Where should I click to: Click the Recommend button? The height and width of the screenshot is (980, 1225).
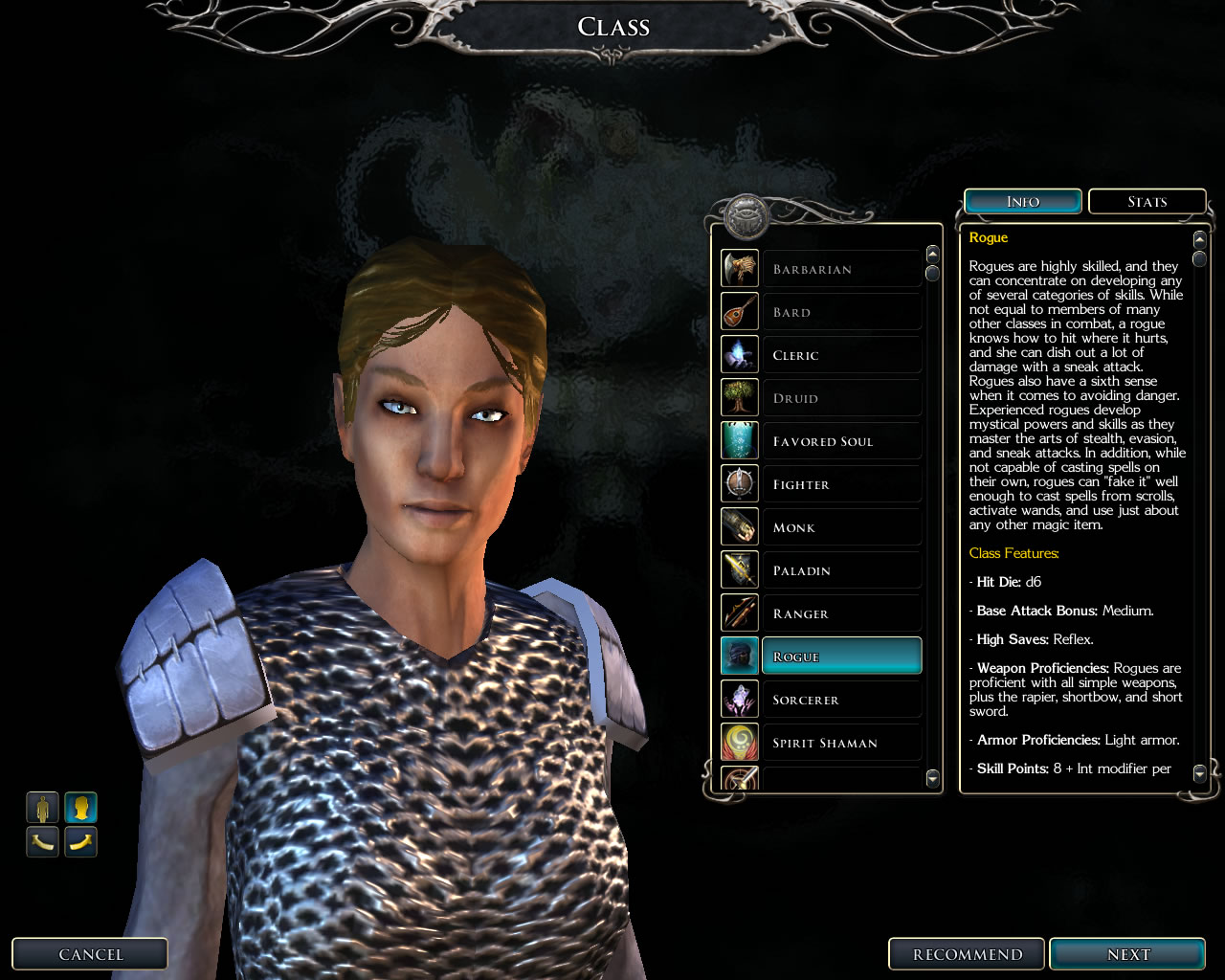[967, 954]
